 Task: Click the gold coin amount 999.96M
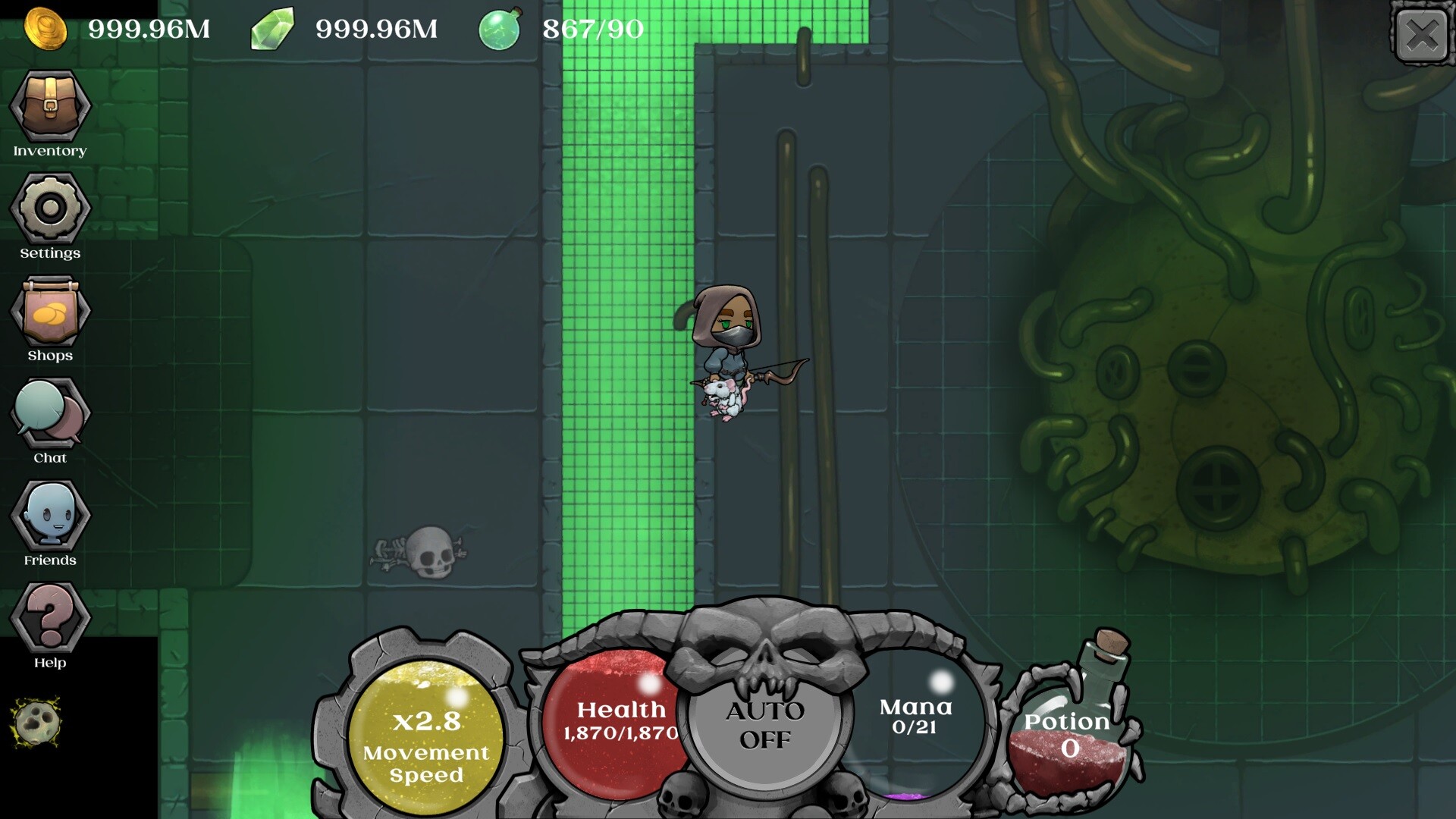tap(146, 30)
